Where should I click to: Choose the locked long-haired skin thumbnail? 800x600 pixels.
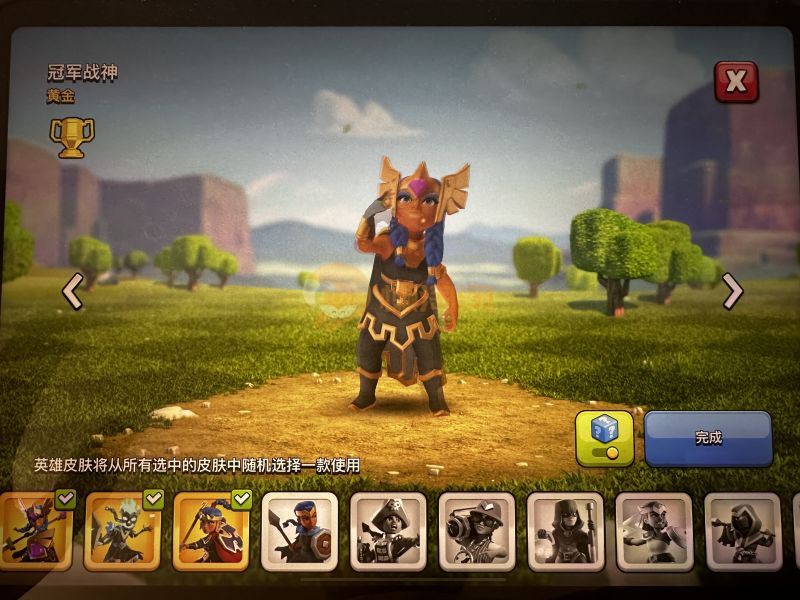[x=654, y=531]
